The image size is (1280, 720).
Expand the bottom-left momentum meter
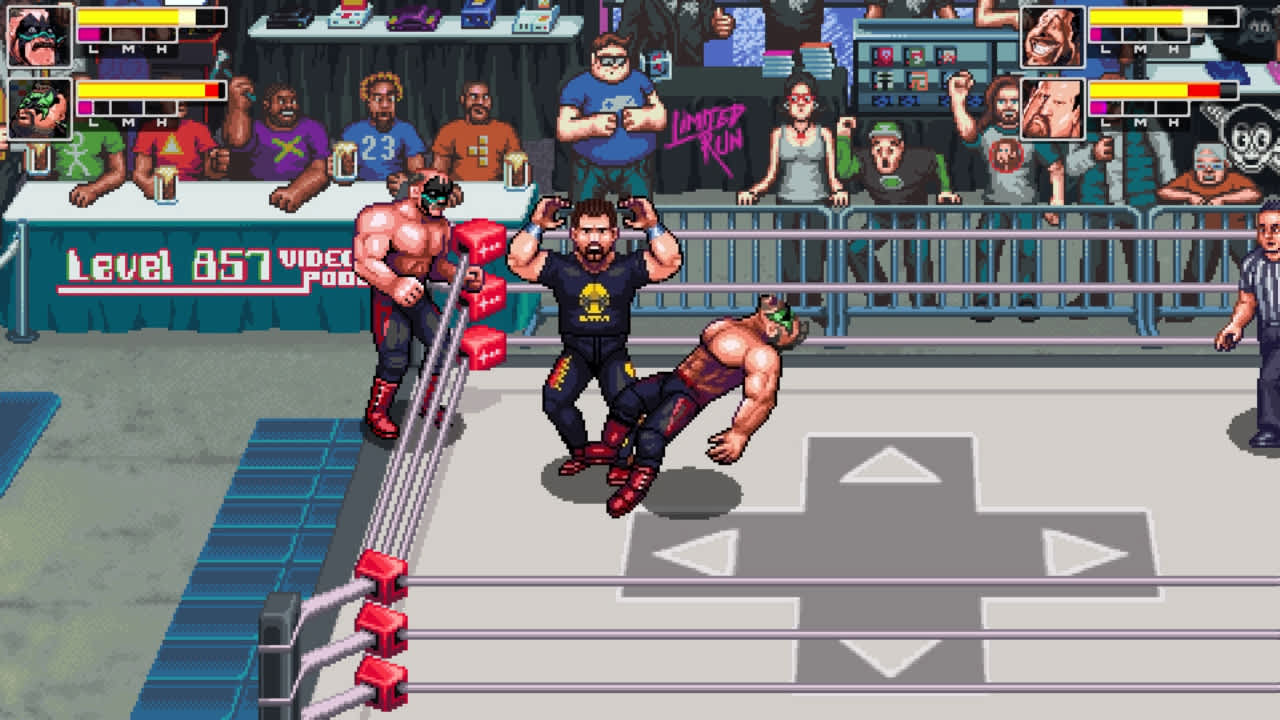(127, 107)
